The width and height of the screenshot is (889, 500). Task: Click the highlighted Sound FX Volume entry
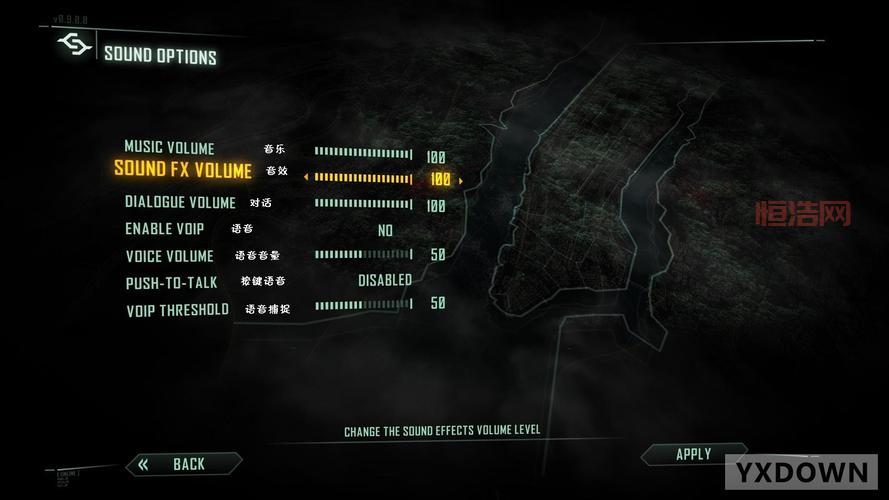coord(183,169)
